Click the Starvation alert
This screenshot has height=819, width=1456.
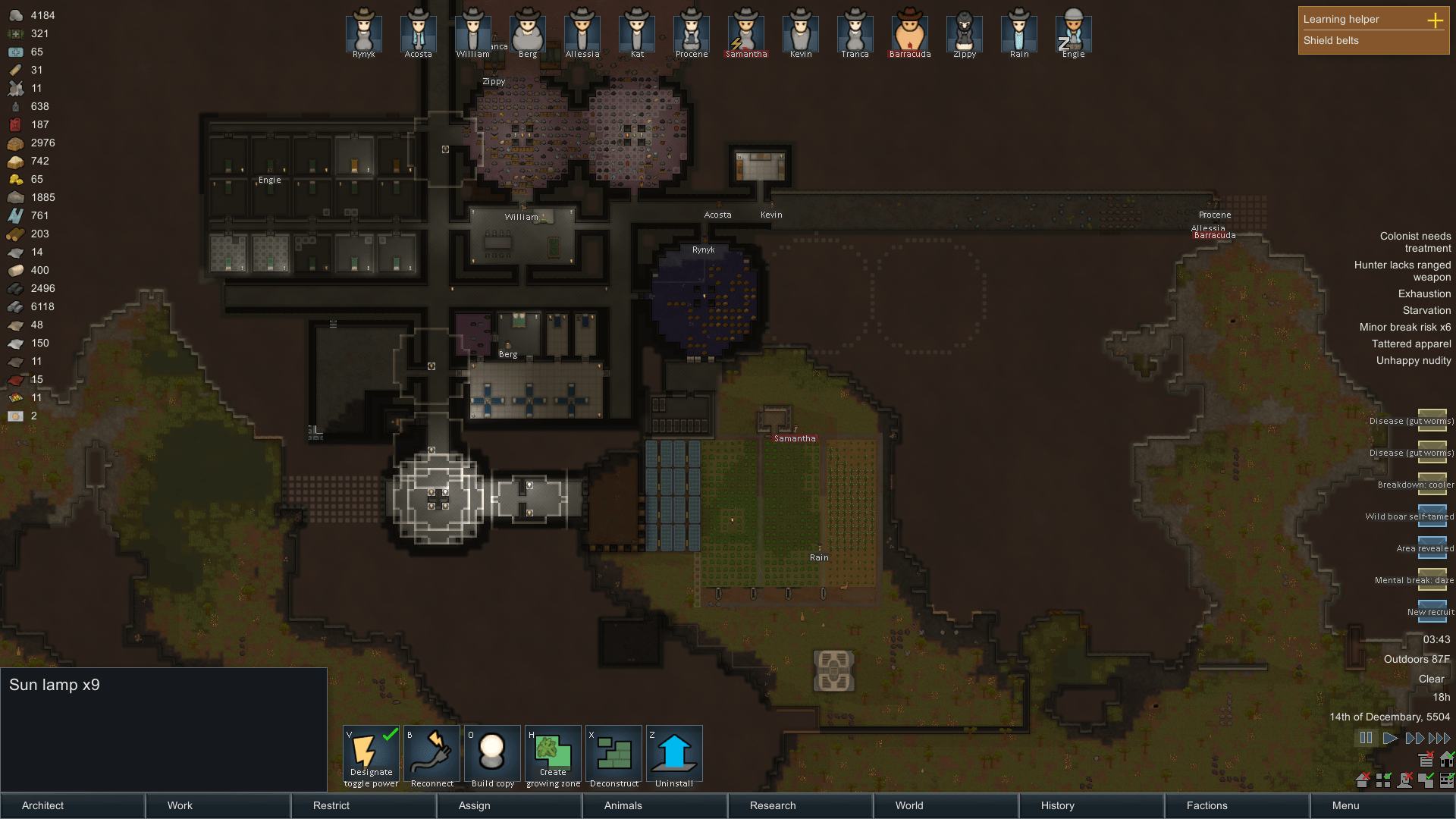click(x=1426, y=310)
